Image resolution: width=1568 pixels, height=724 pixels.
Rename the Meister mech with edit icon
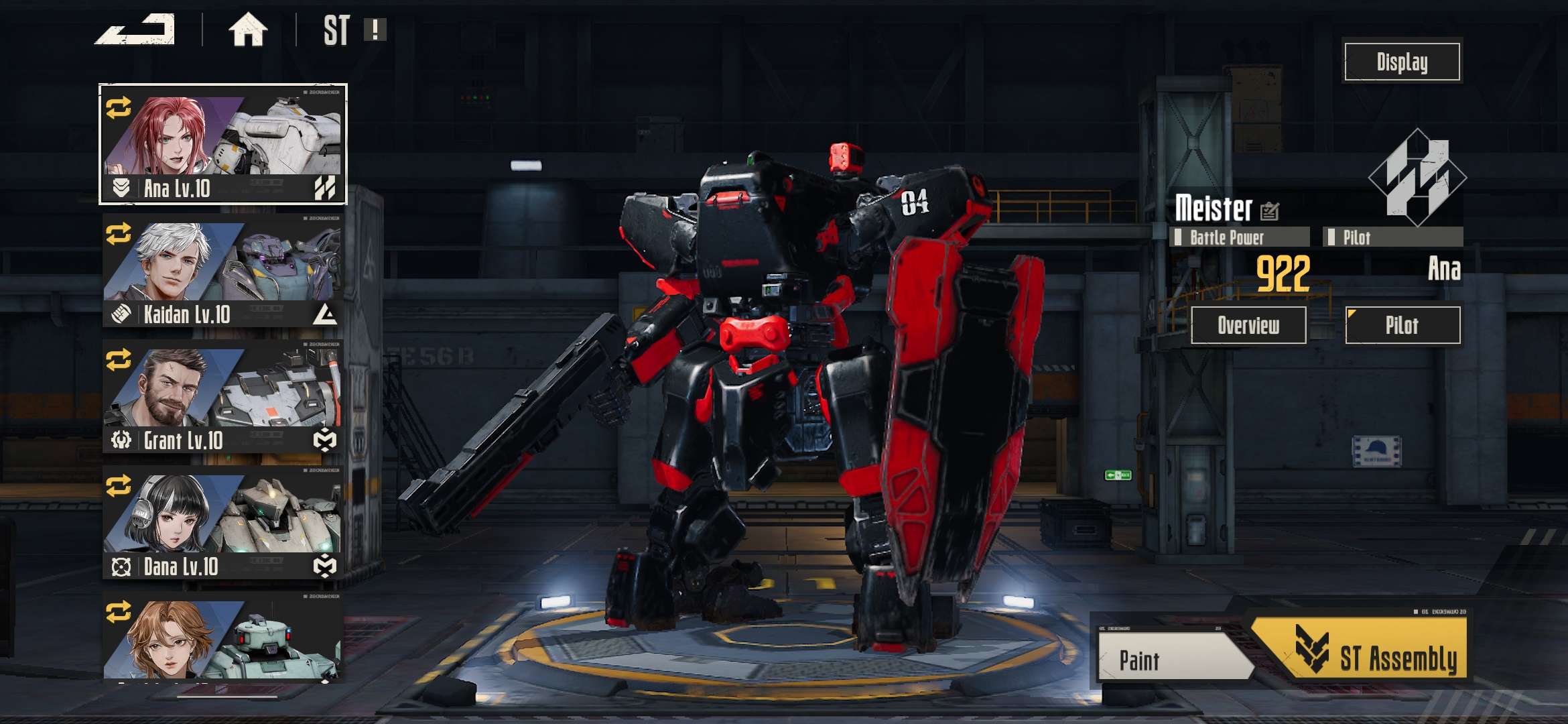click(1269, 211)
